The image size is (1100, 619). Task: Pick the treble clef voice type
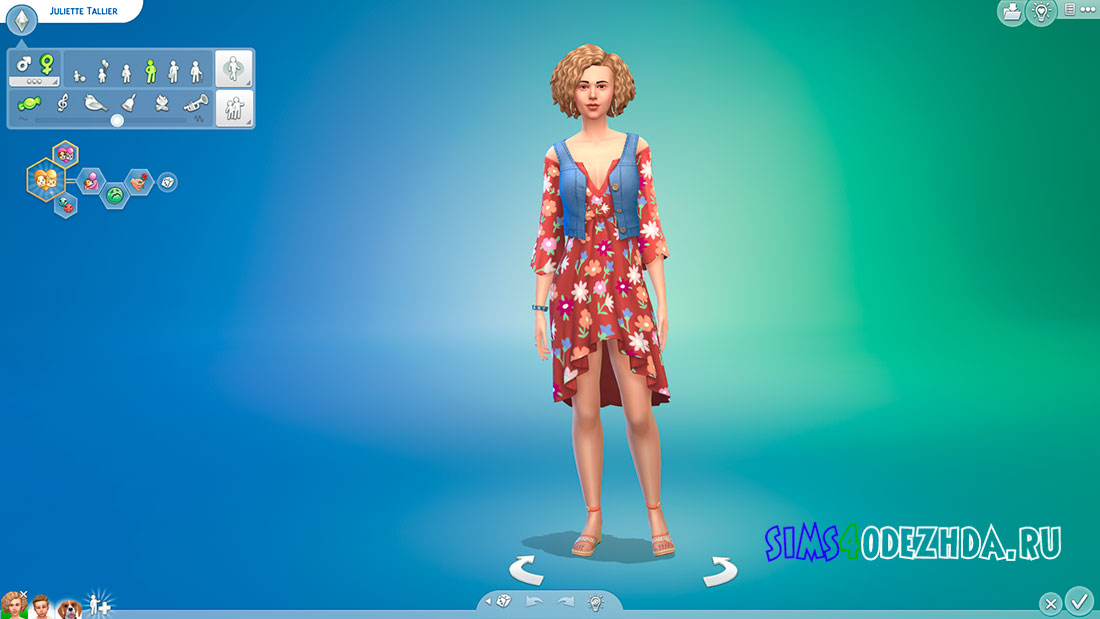tap(62, 103)
